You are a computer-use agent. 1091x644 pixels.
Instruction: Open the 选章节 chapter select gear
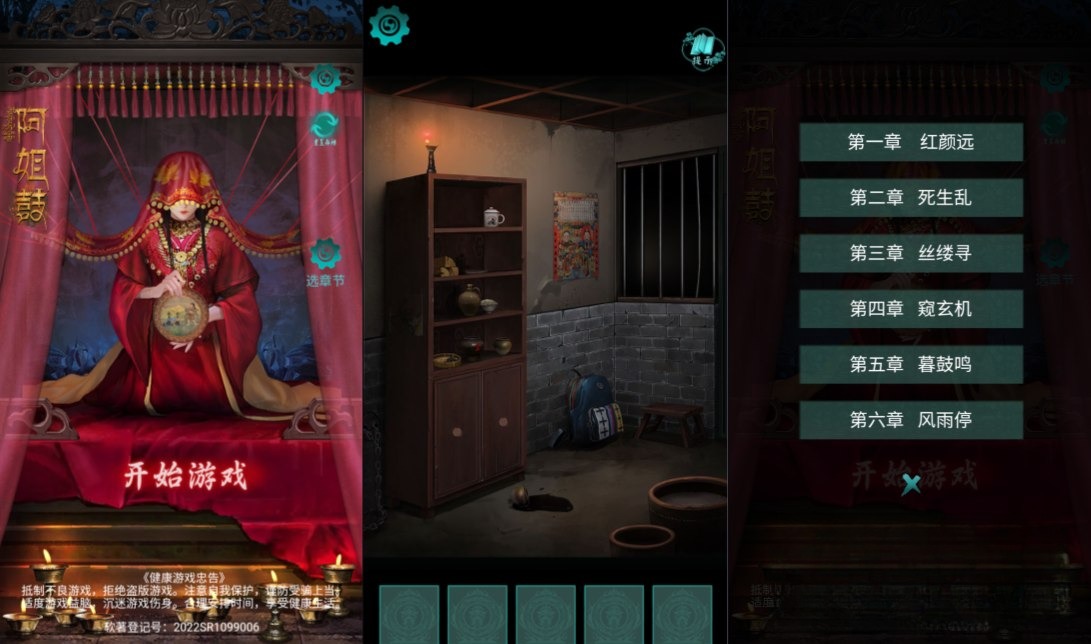pyautogui.click(x=325, y=255)
